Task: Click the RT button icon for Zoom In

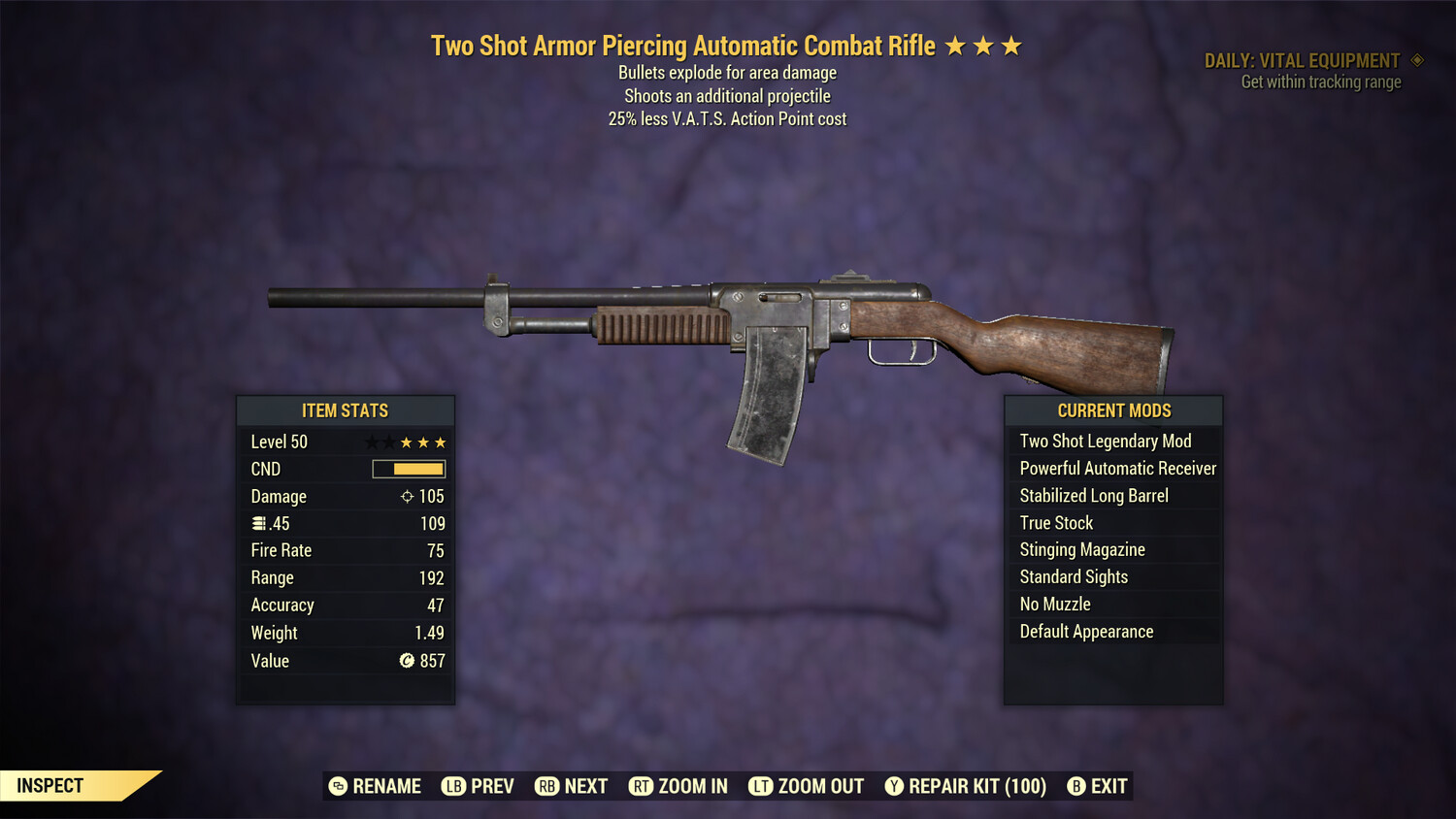Action: 642,786
